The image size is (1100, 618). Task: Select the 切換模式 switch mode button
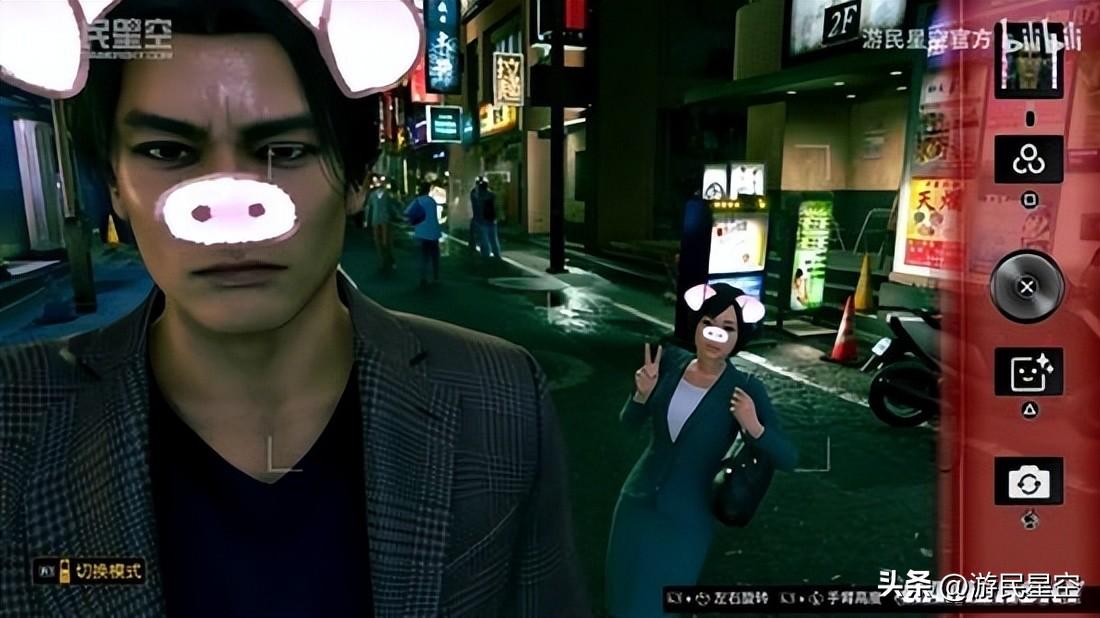(x=90, y=572)
